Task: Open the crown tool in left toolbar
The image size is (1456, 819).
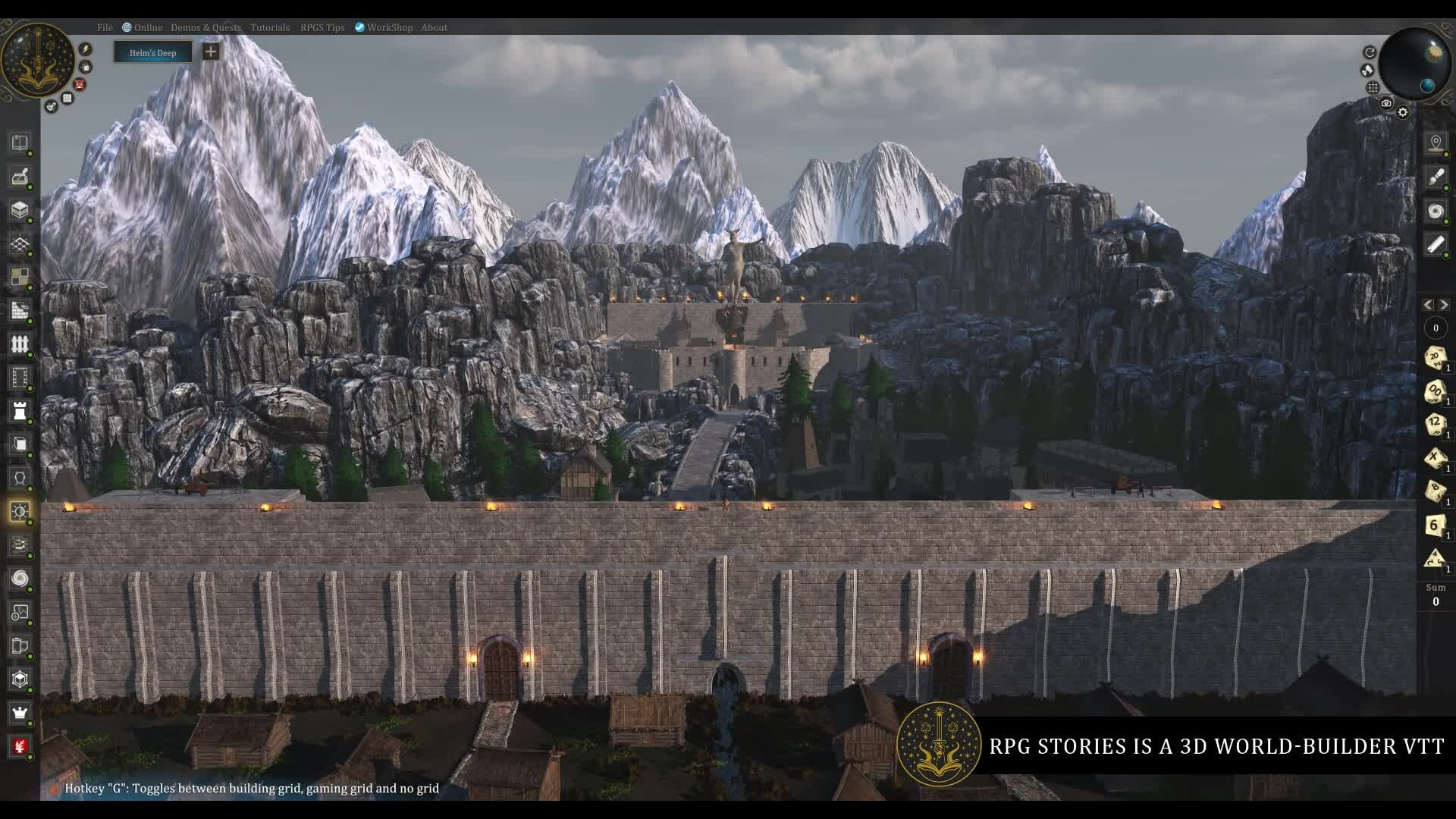Action: pyautogui.click(x=20, y=712)
